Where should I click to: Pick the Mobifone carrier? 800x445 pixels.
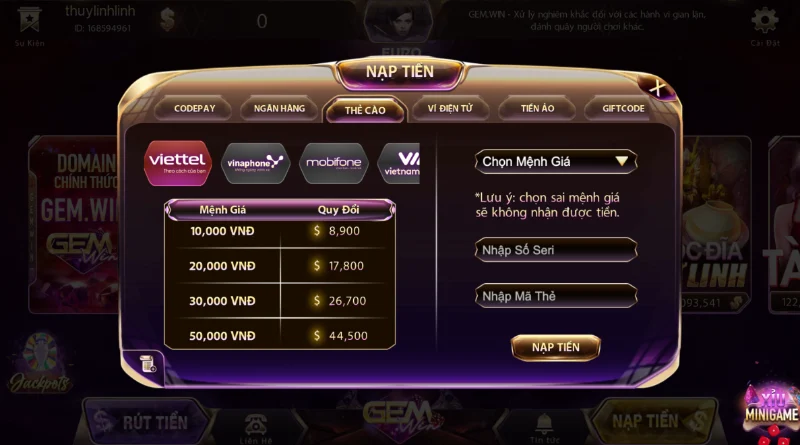(334, 162)
